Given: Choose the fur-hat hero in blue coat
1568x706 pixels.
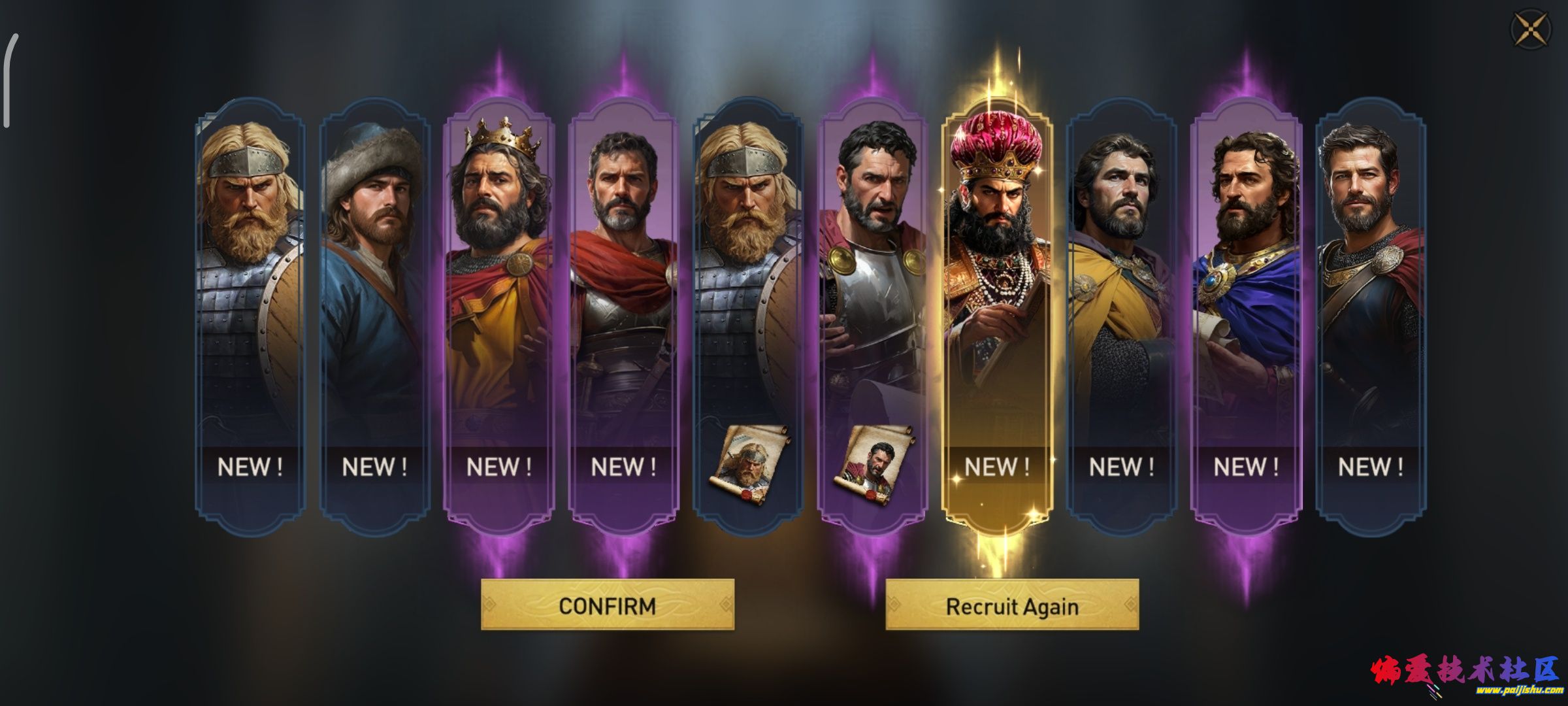Looking at the screenshot, I should [x=374, y=294].
